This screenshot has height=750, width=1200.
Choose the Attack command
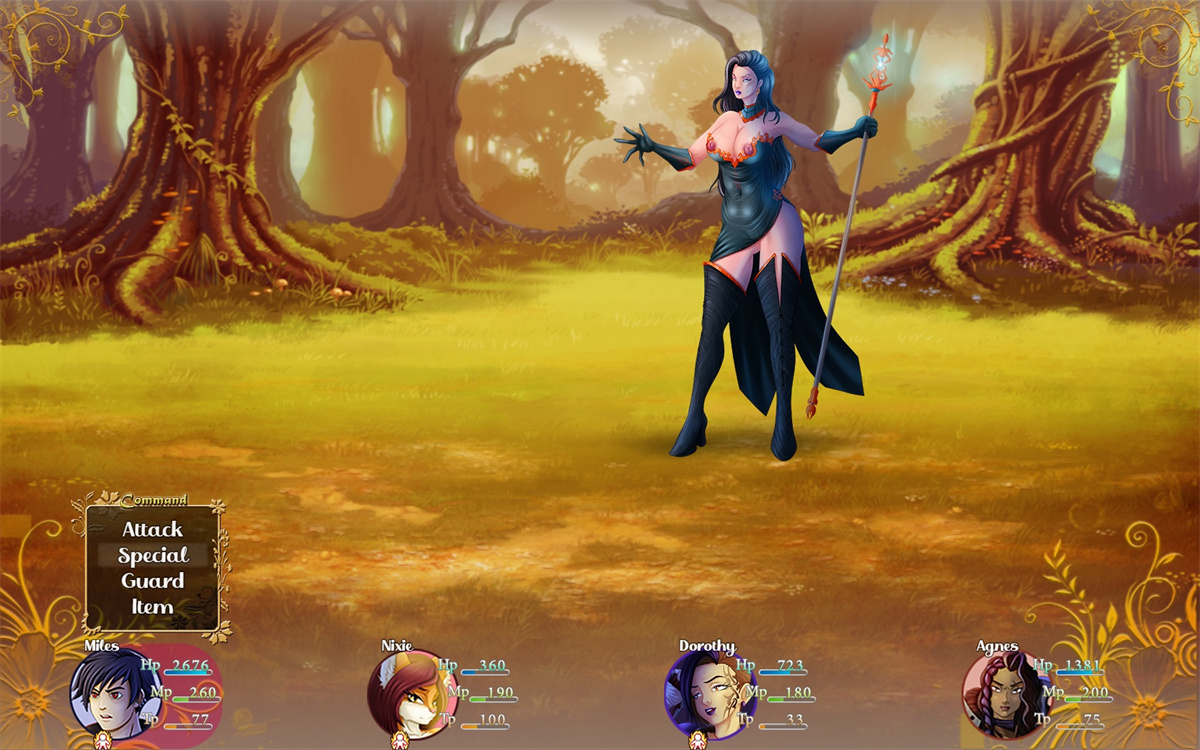point(152,529)
